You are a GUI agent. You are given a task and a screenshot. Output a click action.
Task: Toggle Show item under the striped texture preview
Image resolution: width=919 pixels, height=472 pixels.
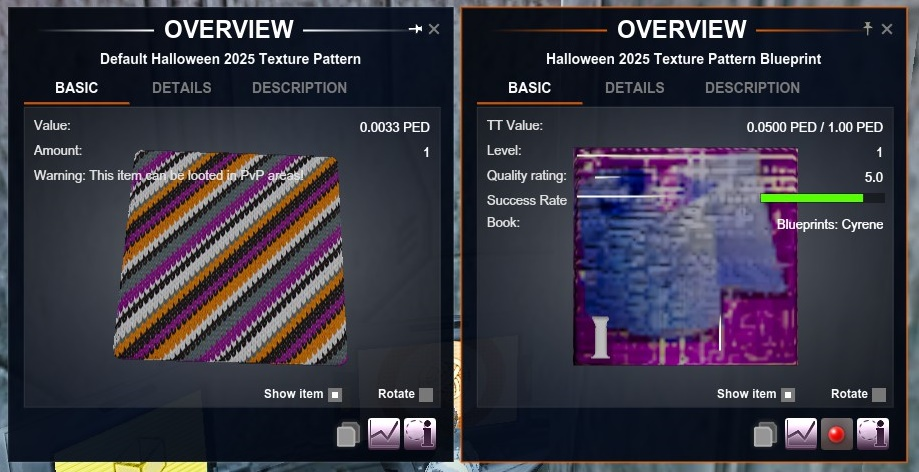click(335, 394)
